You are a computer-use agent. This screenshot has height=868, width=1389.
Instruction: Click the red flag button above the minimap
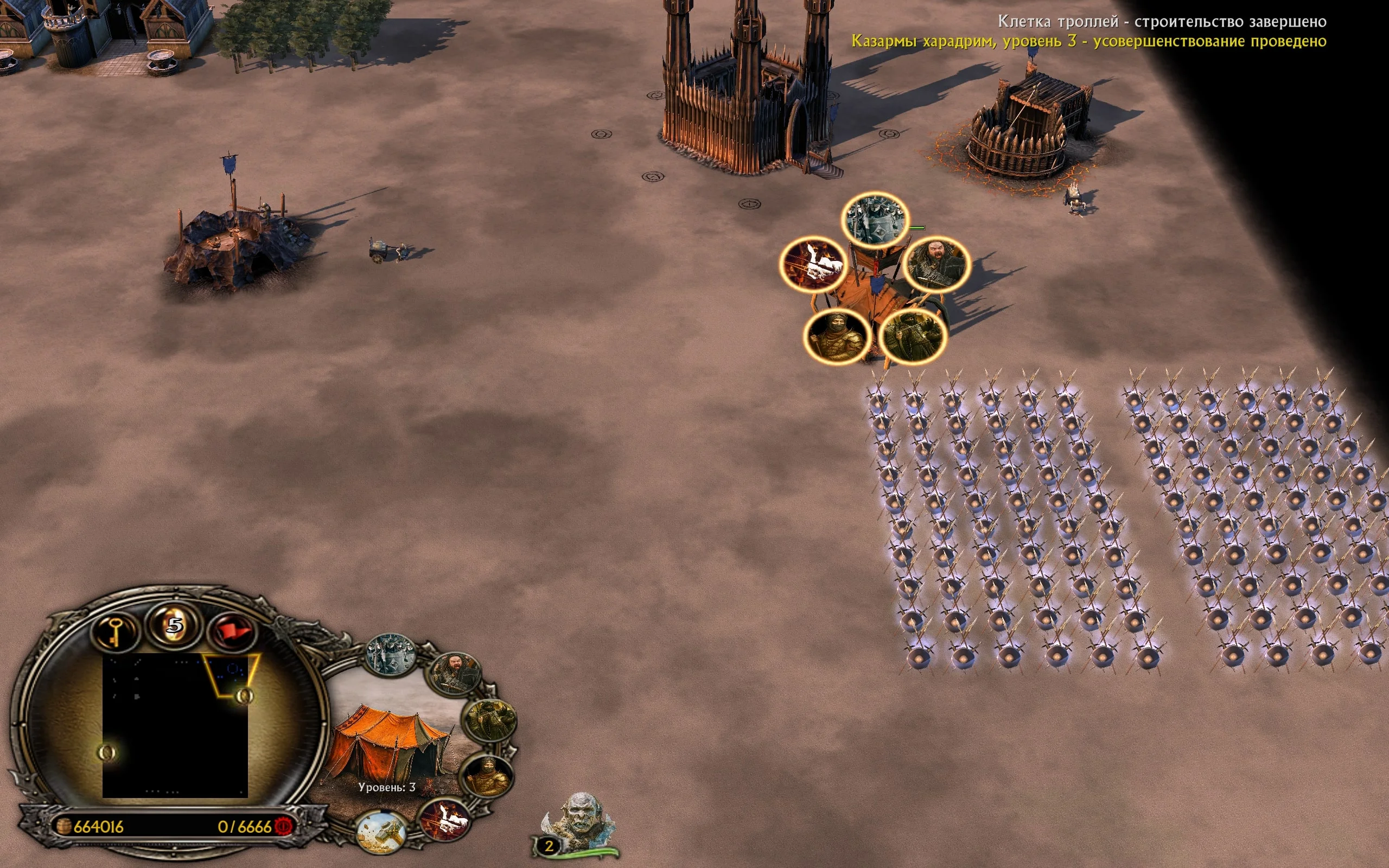[x=233, y=632]
